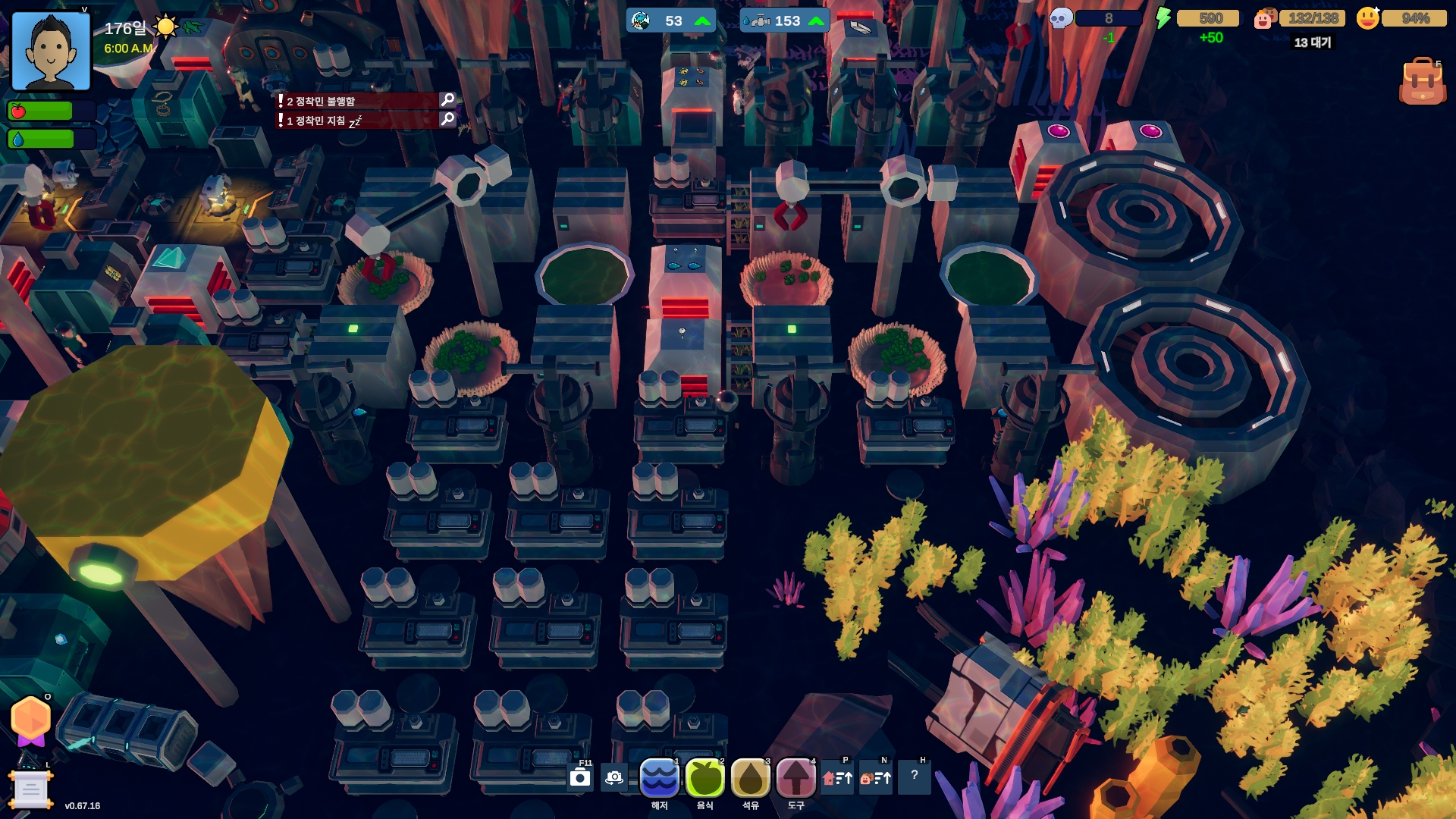This screenshot has width=1456, height=819.
Task: Expand the resource counter showing 153
Action: tap(784, 20)
